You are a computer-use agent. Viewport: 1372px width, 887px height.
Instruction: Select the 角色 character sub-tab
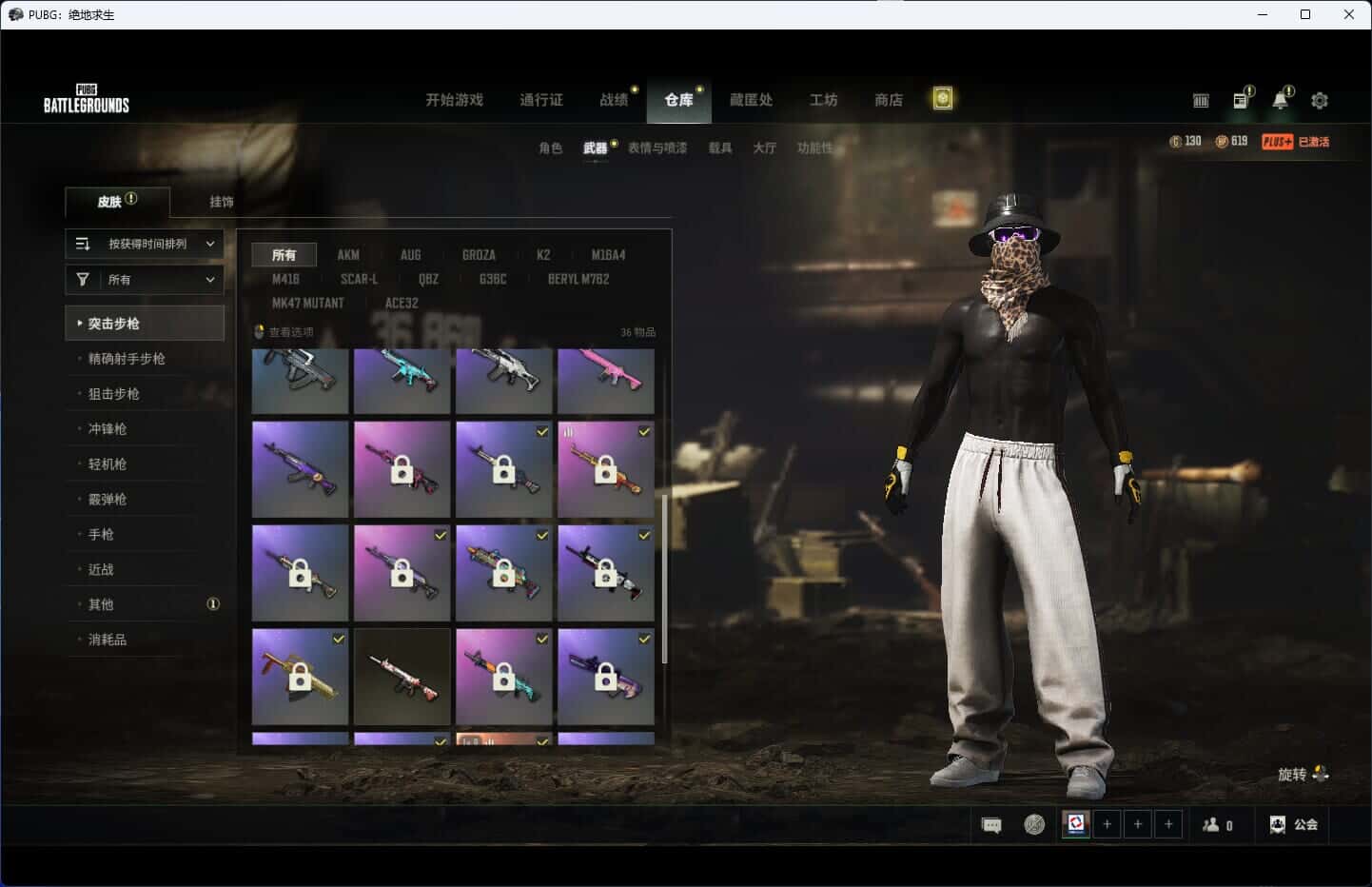tap(550, 148)
